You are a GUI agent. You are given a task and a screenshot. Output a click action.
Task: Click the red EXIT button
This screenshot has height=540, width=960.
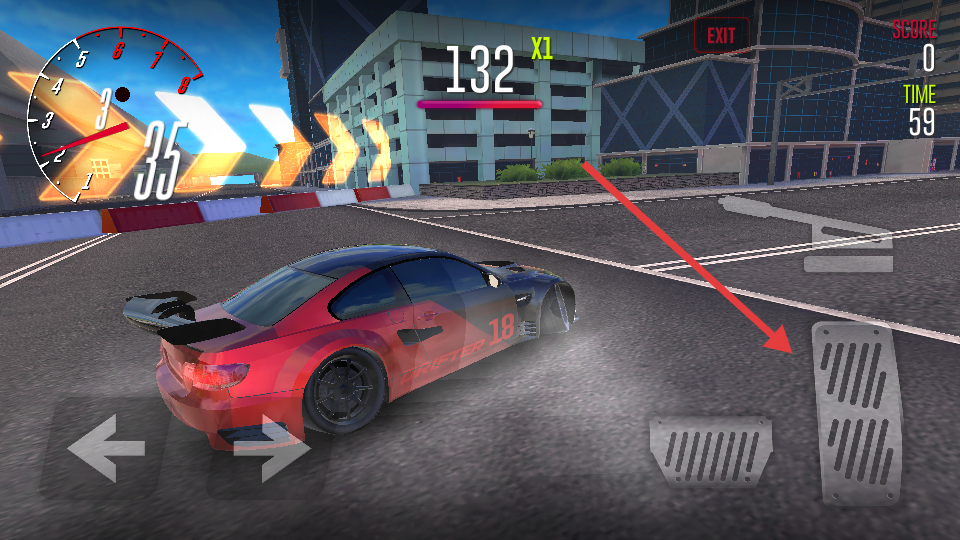coord(721,36)
